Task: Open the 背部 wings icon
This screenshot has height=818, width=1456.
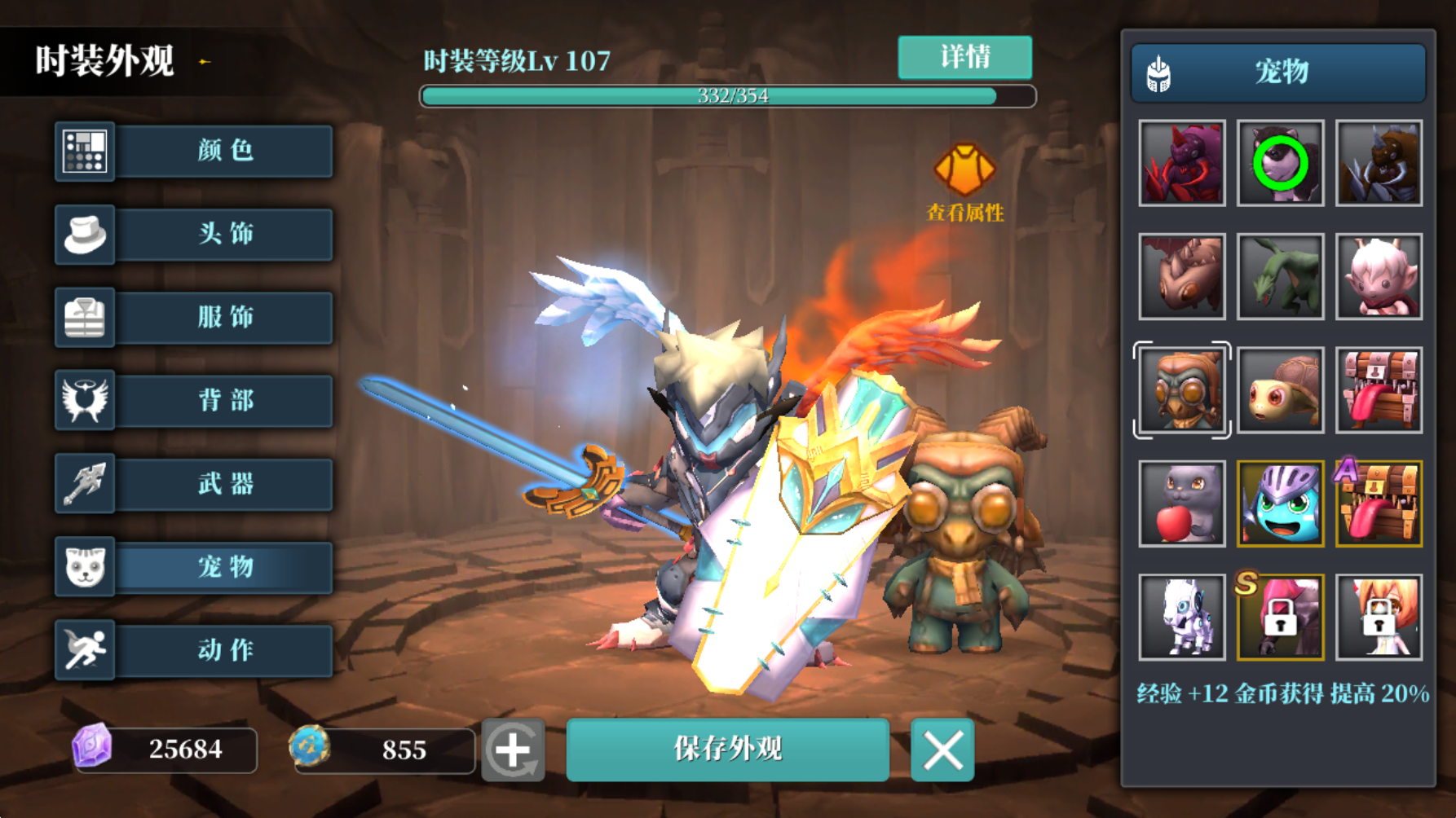Action: tap(85, 401)
